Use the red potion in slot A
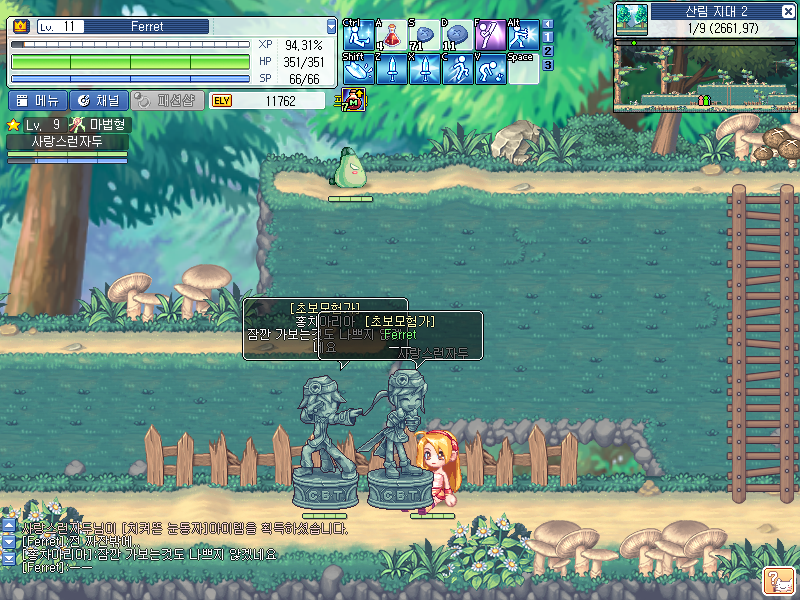800x600 pixels. 391,36
